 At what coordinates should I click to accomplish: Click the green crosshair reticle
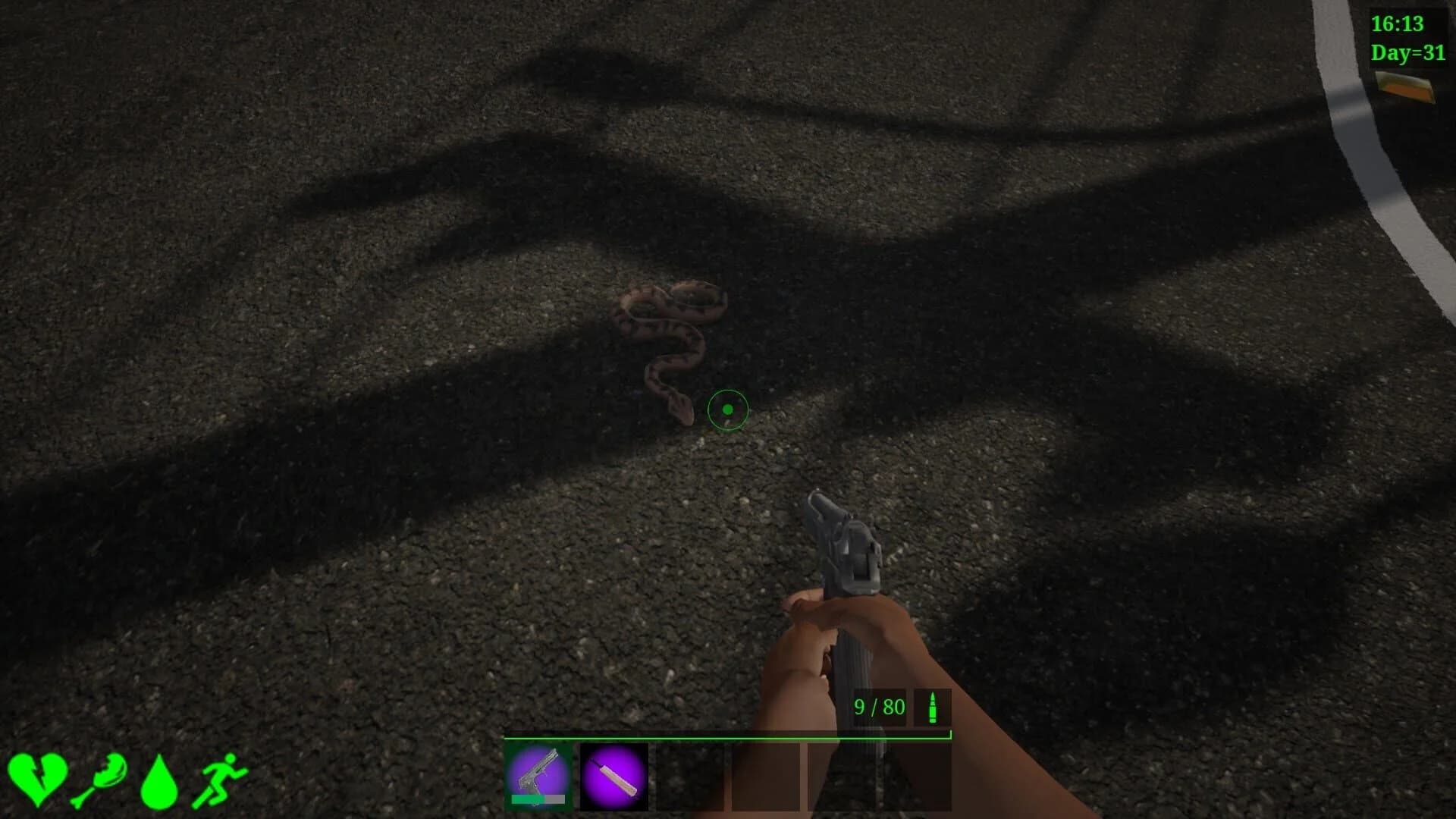[726, 409]
